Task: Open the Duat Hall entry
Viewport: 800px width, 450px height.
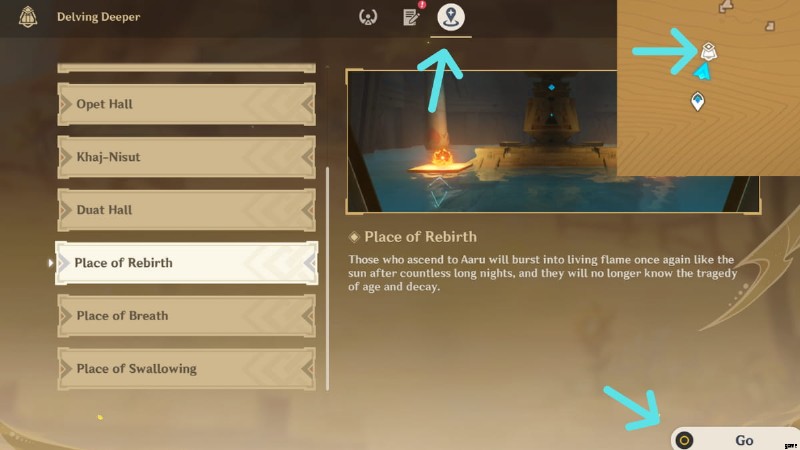Action: pos(186,210)
